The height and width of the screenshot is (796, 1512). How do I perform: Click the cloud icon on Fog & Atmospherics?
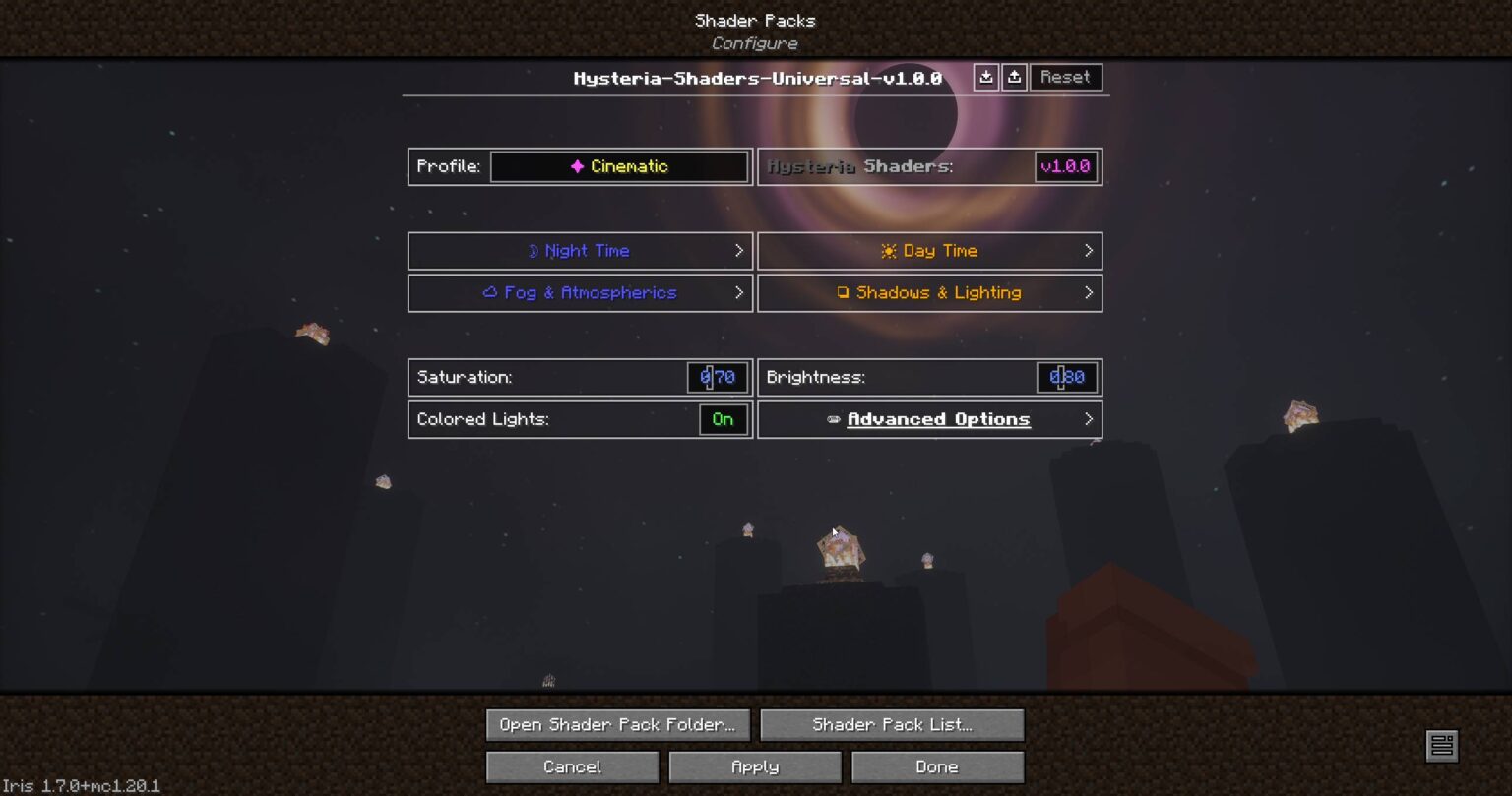(x=489, y=293)
